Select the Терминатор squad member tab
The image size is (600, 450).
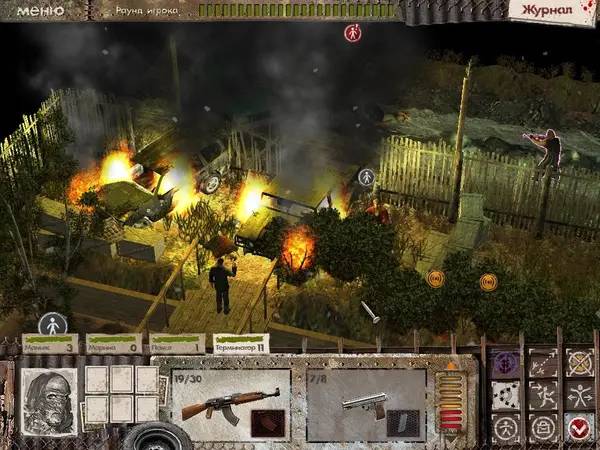click(241, 344)
